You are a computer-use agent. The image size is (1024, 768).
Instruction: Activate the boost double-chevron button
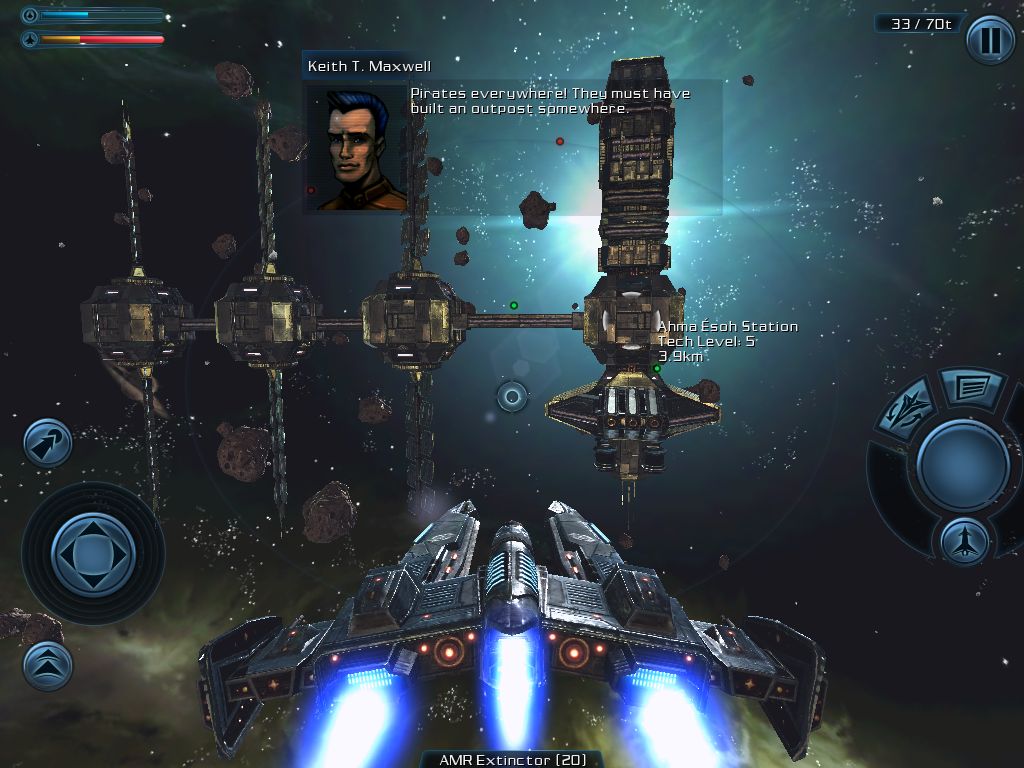point(47,665)
